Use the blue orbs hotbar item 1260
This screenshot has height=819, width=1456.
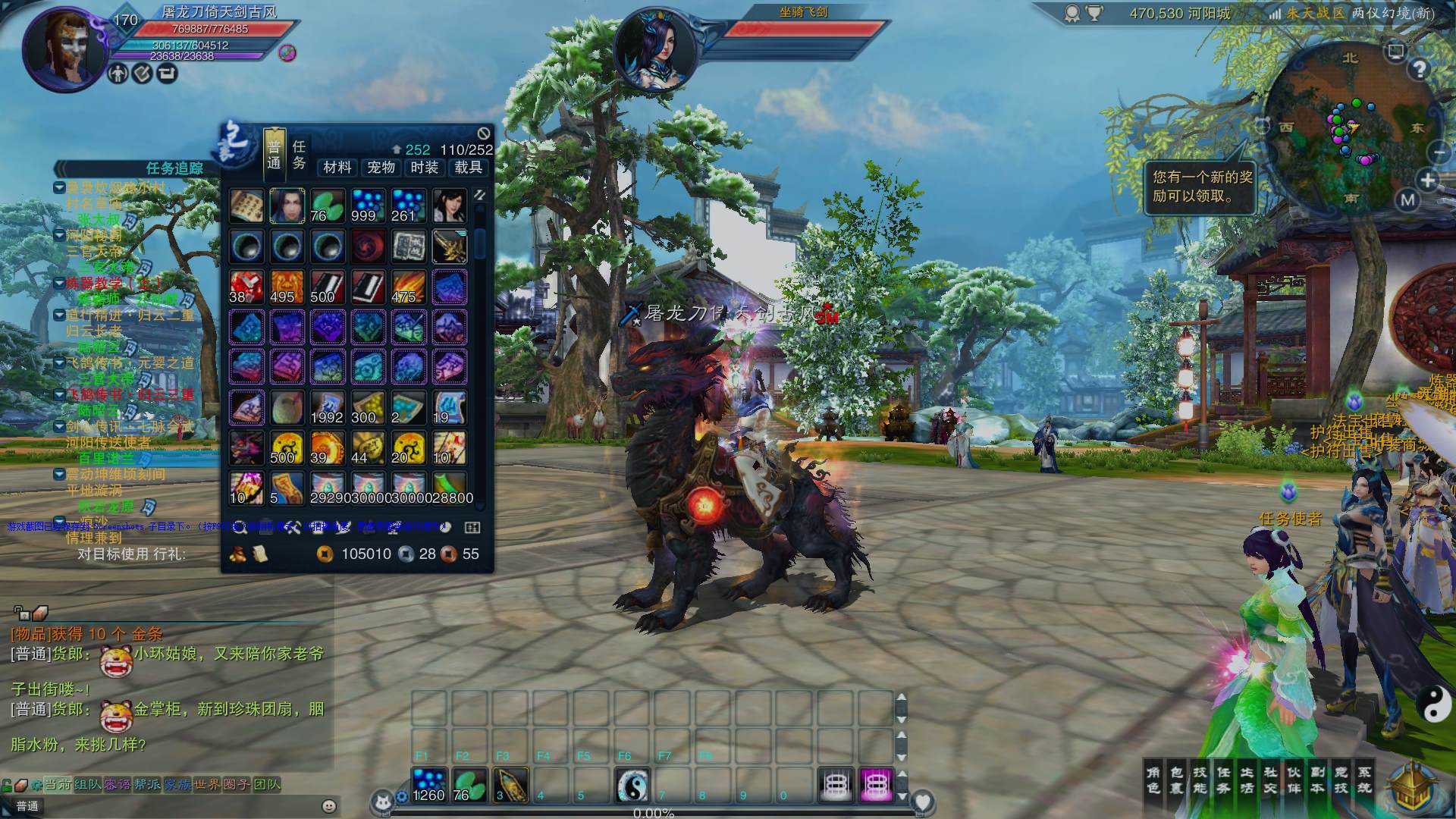click(429, 785)
